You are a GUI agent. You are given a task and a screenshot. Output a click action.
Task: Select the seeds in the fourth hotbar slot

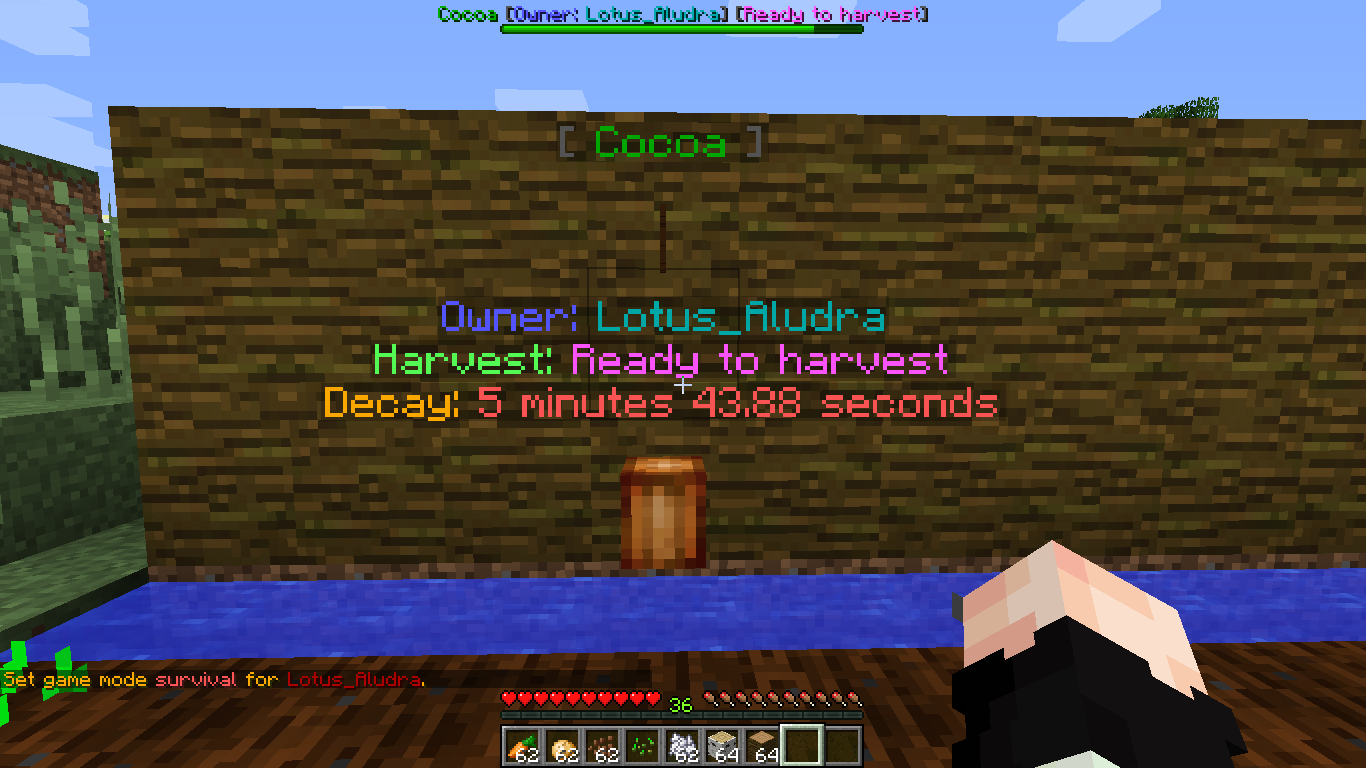640,747
